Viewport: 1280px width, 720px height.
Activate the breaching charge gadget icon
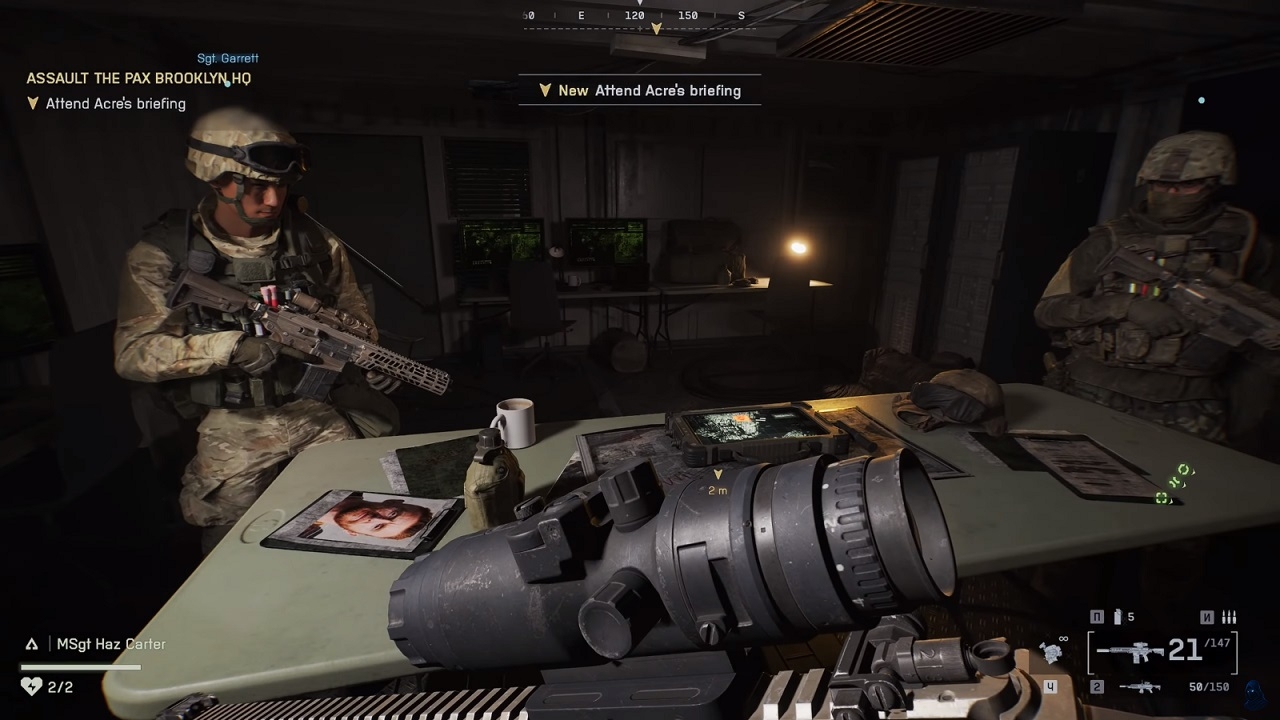[1052, 652]
